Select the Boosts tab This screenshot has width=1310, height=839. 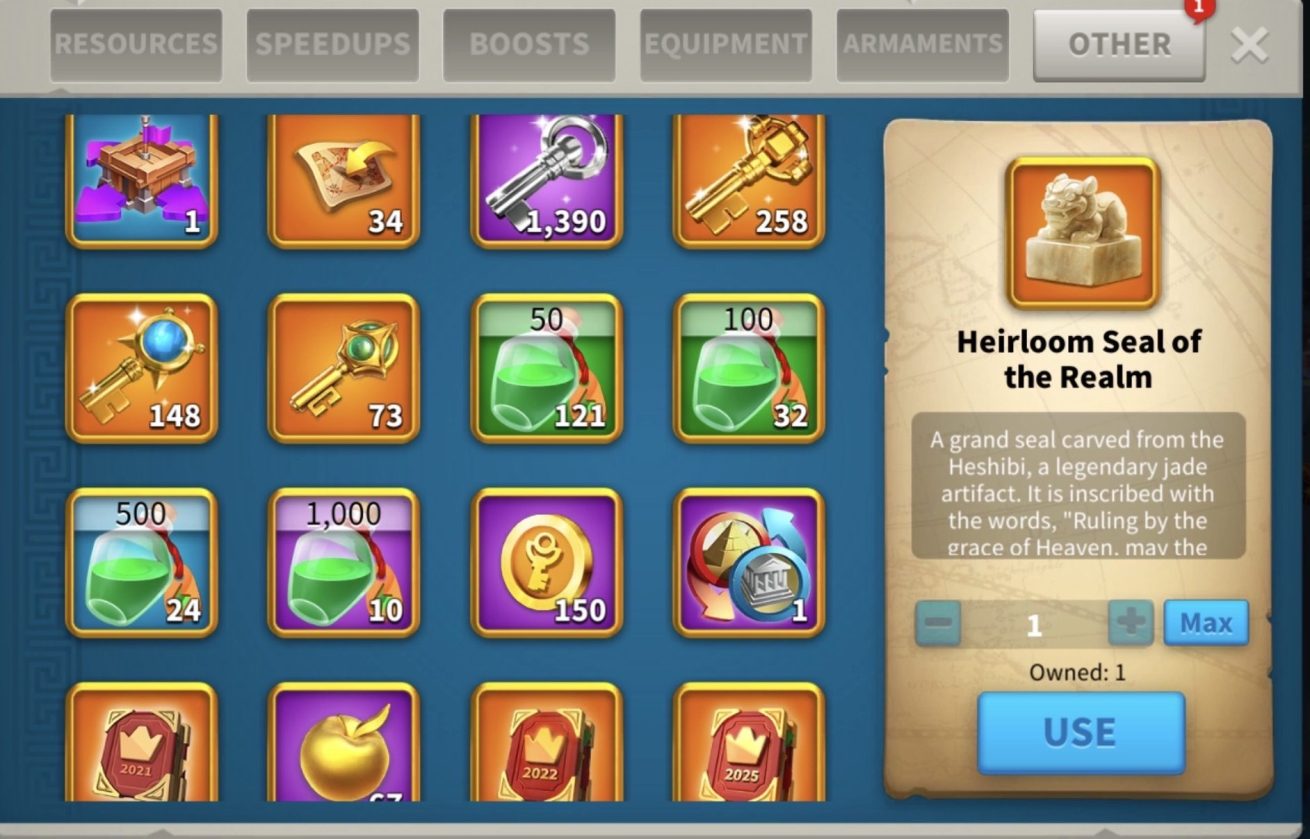pyautogui.click(x=529, y=45)
